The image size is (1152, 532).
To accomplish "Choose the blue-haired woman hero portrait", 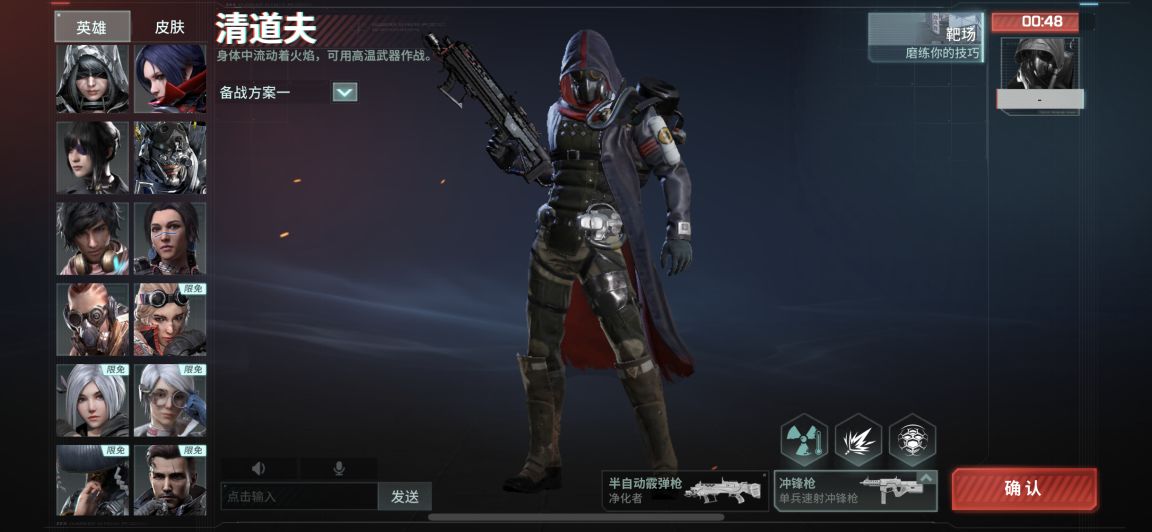I will coord(170,79).
